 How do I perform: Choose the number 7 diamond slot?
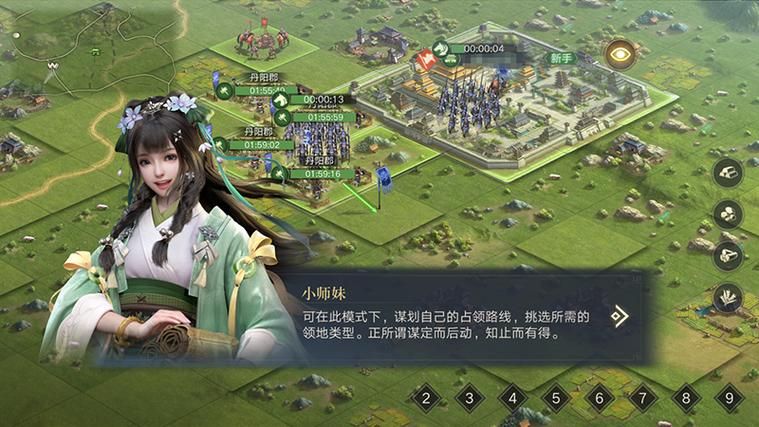643,398
